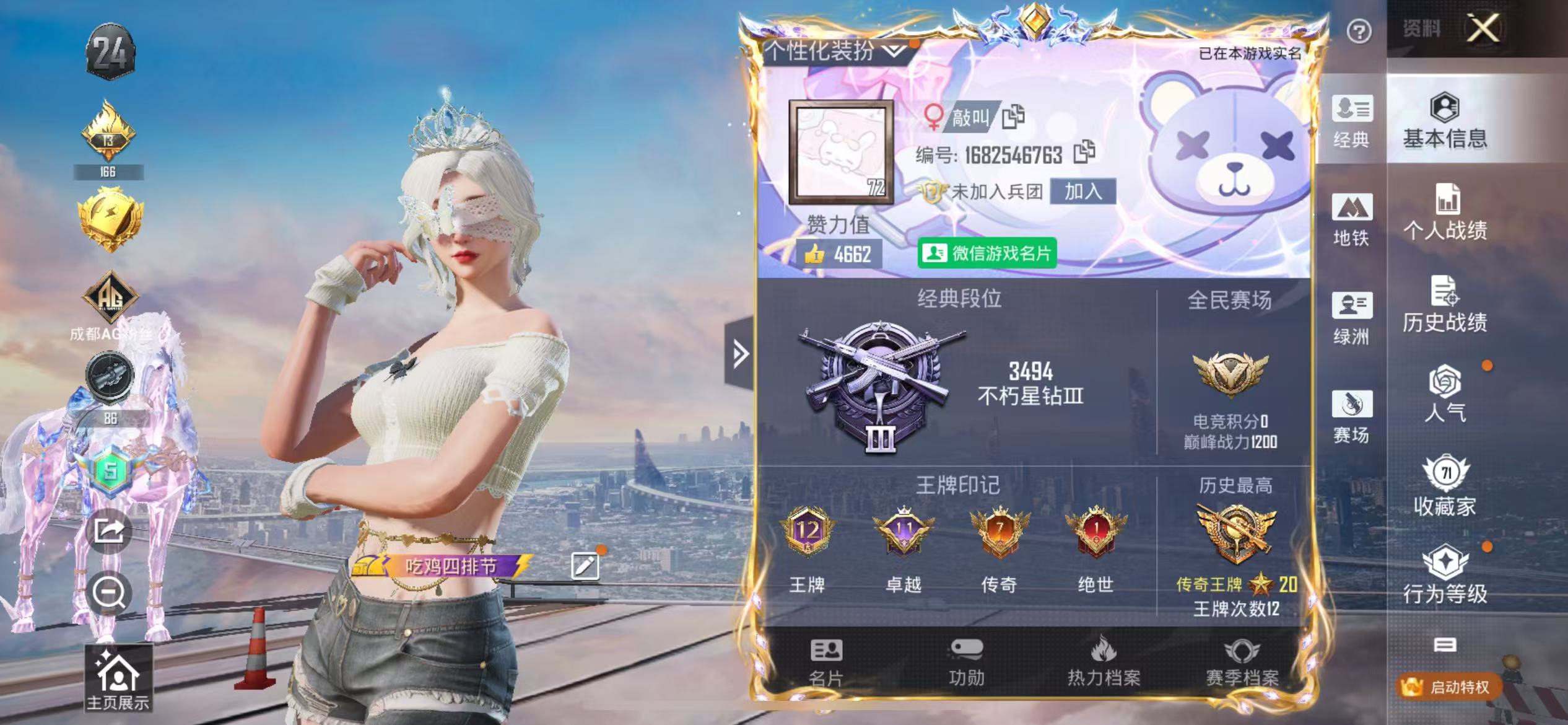Click the 加入 join corps button
This screenshot has width=1568, height=725.
pos(1082,191)
